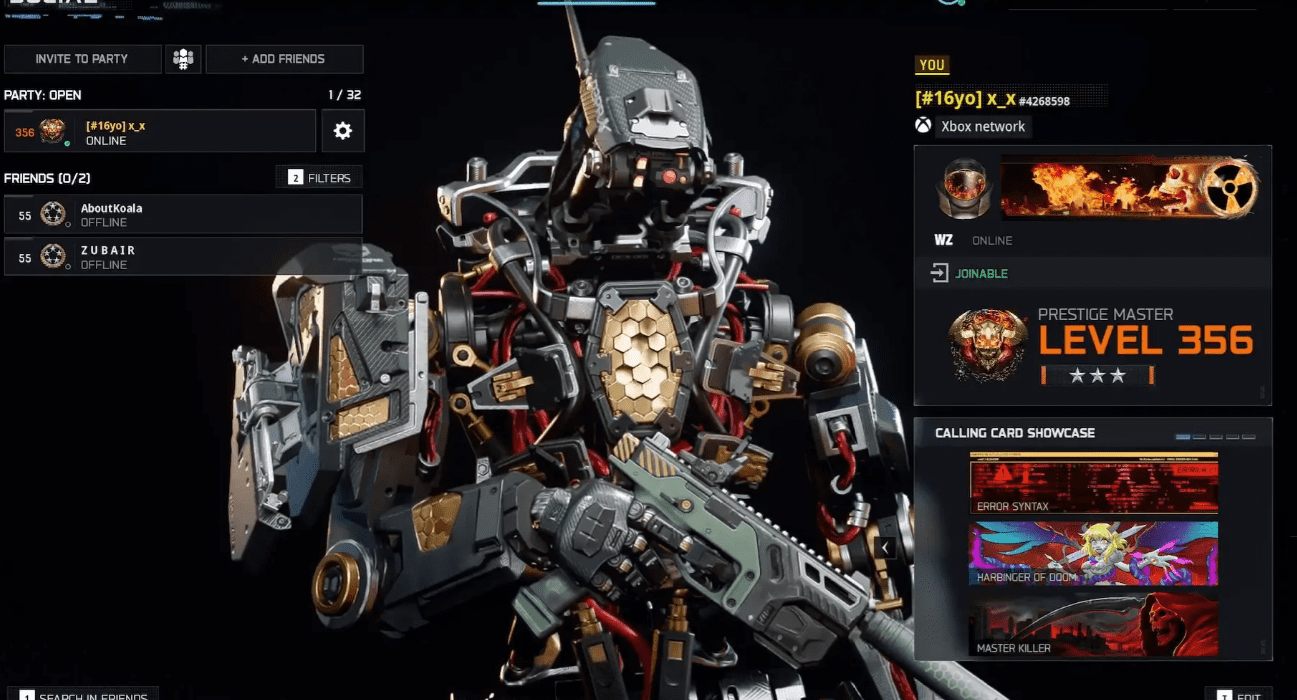The height and width of the screenshot is (700, 1297).
Task: Collapse the side panel arrow
Action: [x=885, y=547]
